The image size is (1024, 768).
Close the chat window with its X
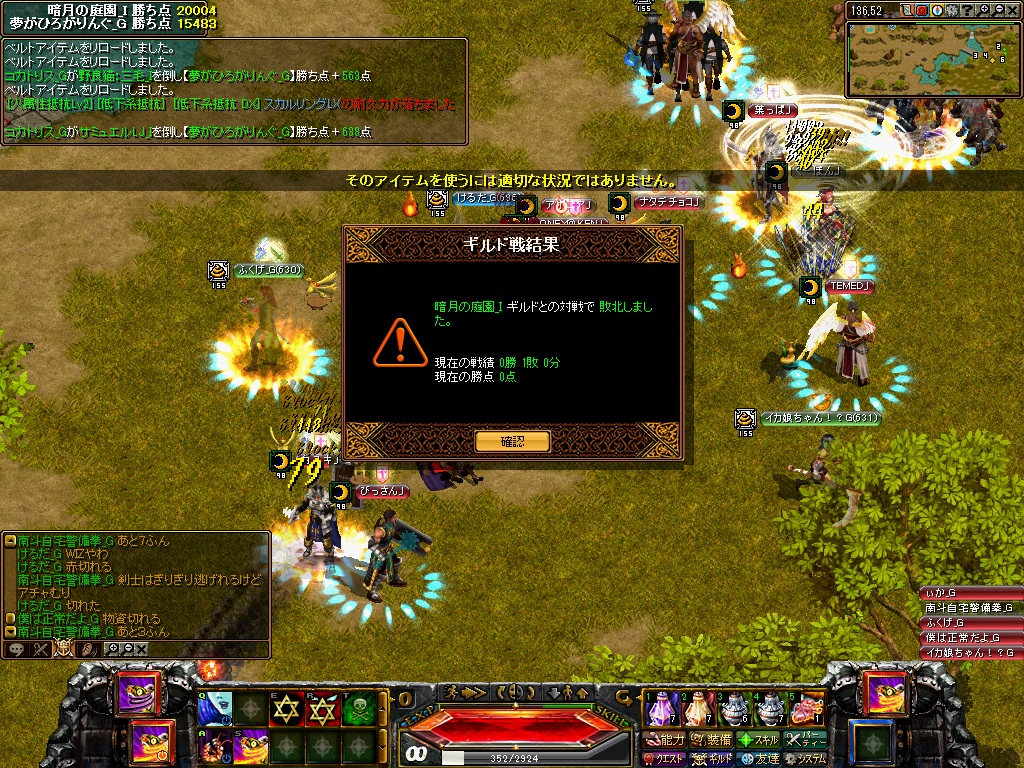point(142,649)
